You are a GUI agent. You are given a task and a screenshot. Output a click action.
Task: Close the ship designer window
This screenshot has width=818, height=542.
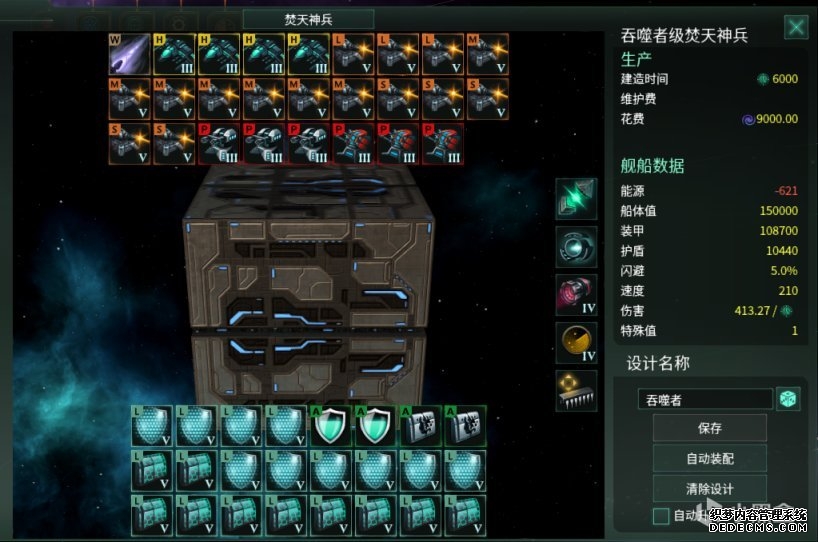(796, 28)
